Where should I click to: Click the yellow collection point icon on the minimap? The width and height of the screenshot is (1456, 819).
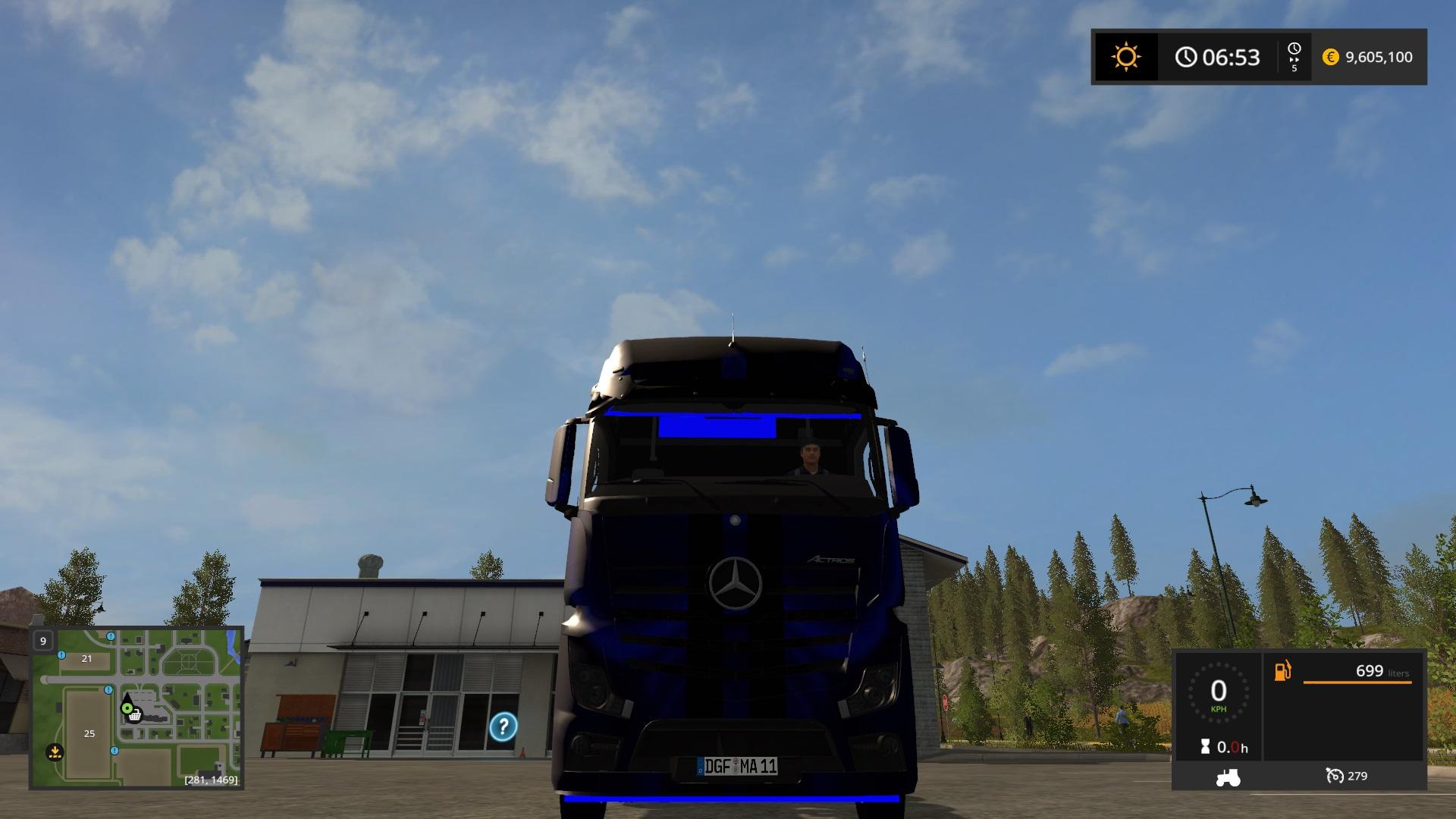tap(55, 752)
